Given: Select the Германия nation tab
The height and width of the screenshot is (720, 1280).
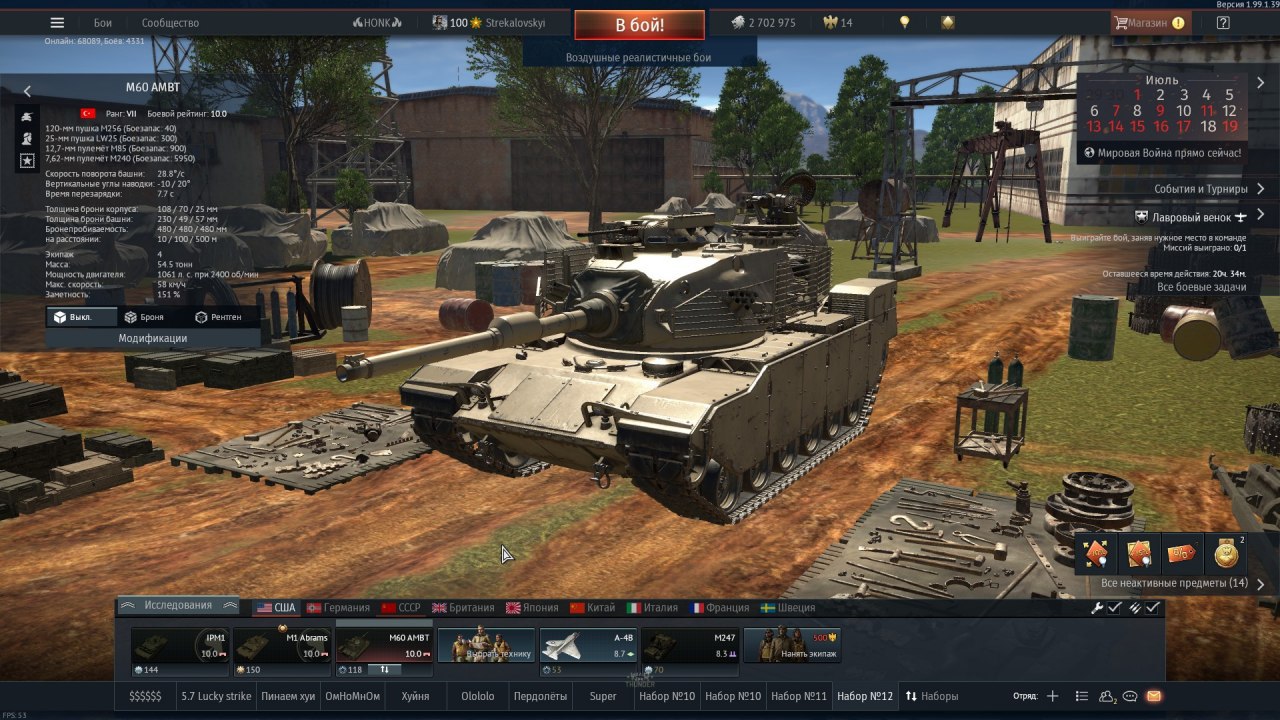Looking at the screenshot, I should click(339, 608).
